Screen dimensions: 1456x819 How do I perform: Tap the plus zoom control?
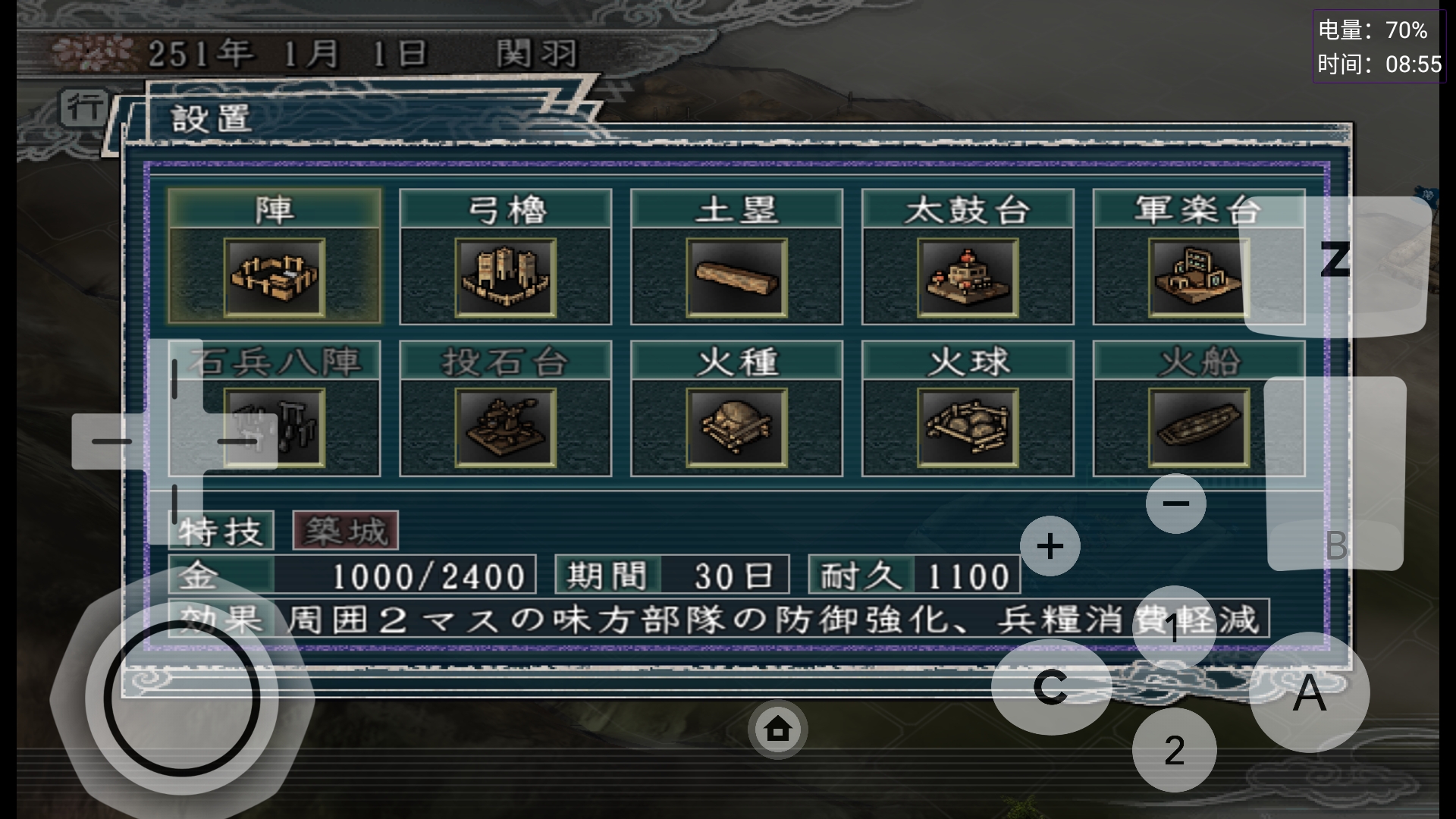(x=1050, y=544)
